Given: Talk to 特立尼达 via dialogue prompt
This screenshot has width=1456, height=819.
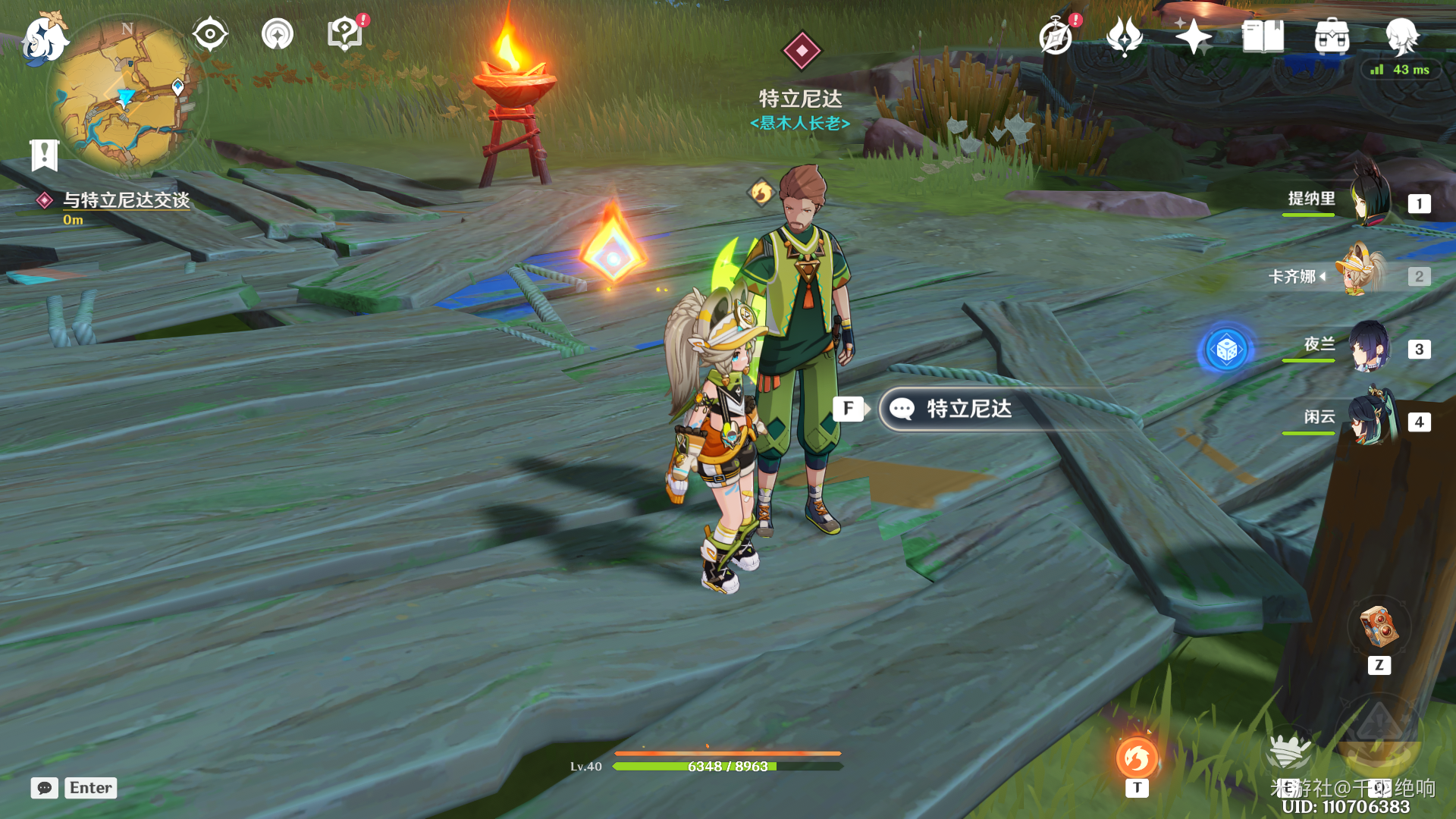Looking at the screenshot, I should coord(968,409).
